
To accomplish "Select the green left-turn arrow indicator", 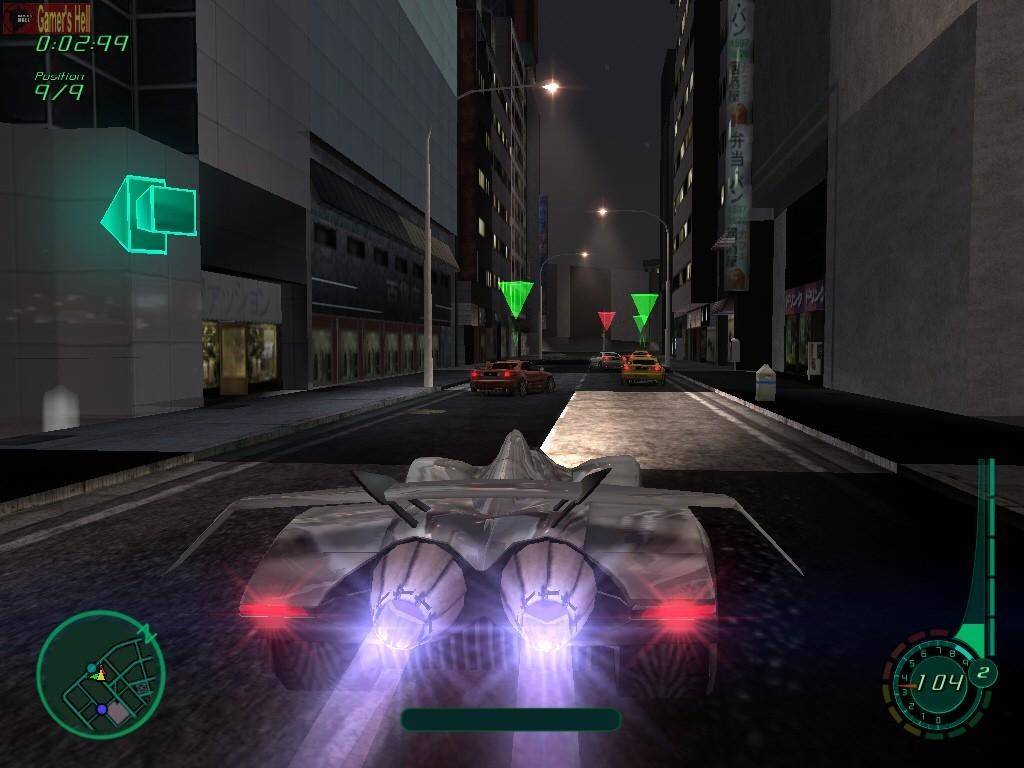I will pos(148,213).
